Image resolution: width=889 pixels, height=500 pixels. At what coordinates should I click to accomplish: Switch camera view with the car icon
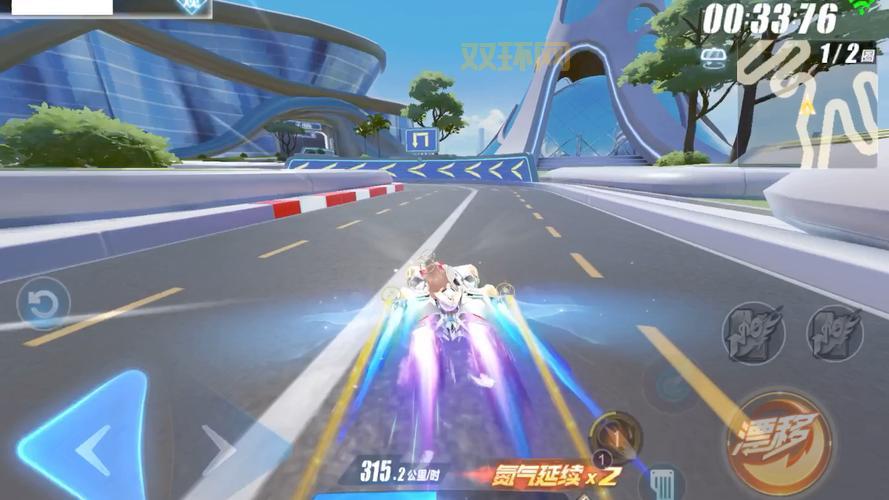click(x=714, y=54)
